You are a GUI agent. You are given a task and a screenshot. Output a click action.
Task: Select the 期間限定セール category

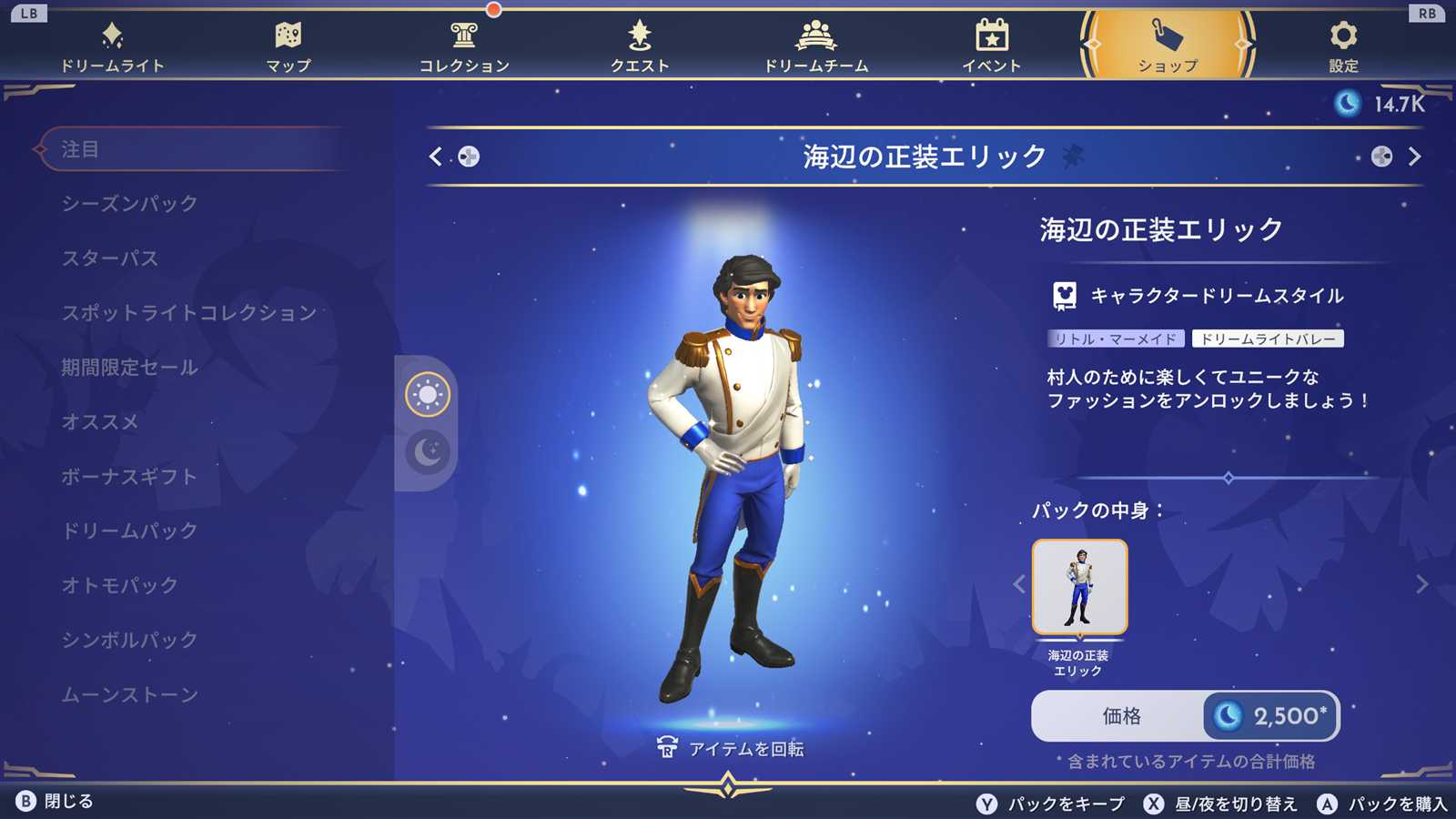(129, 368)
